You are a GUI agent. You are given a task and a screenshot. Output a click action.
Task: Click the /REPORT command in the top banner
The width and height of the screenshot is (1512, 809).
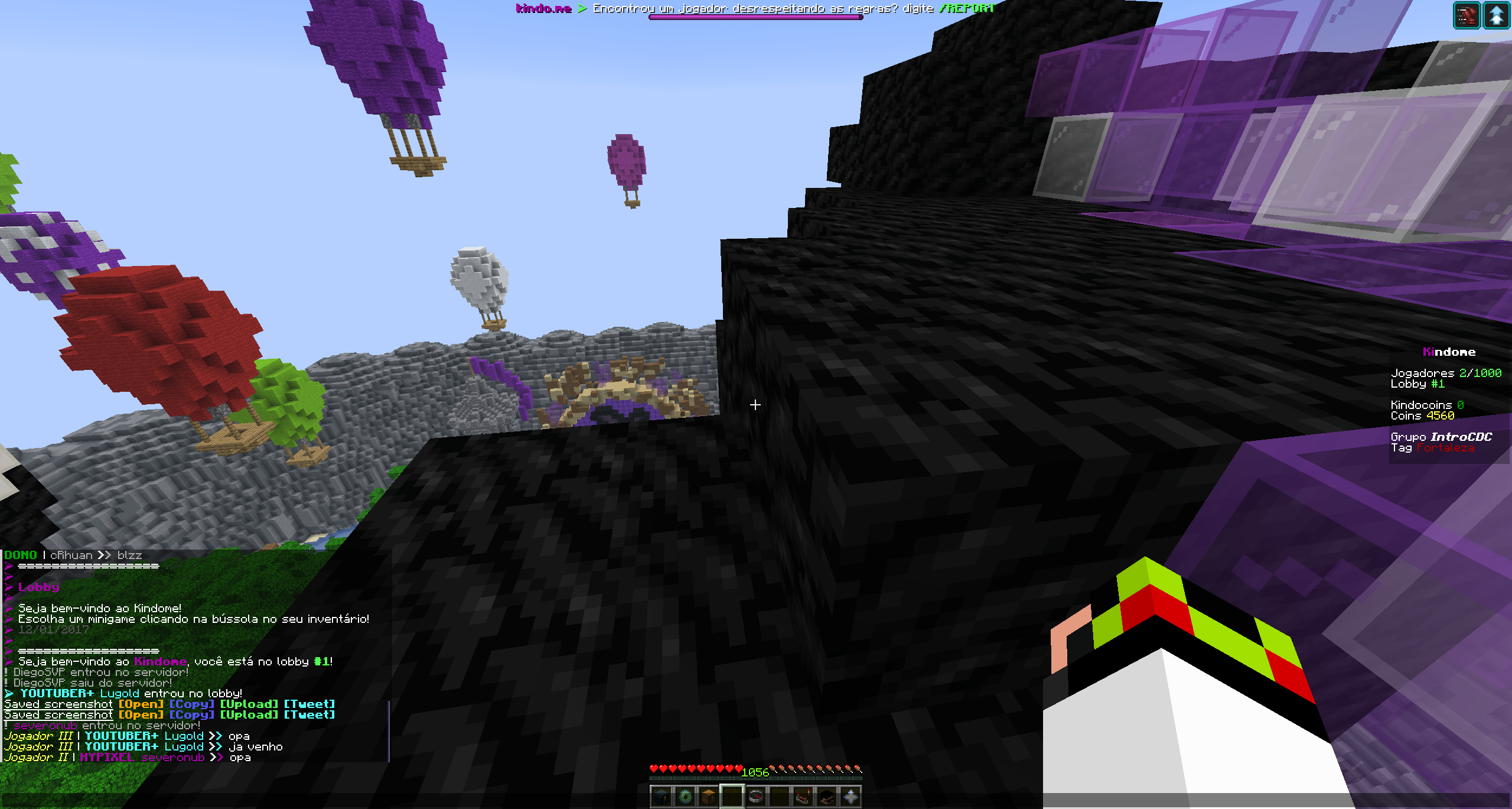[x=967, y=8]
